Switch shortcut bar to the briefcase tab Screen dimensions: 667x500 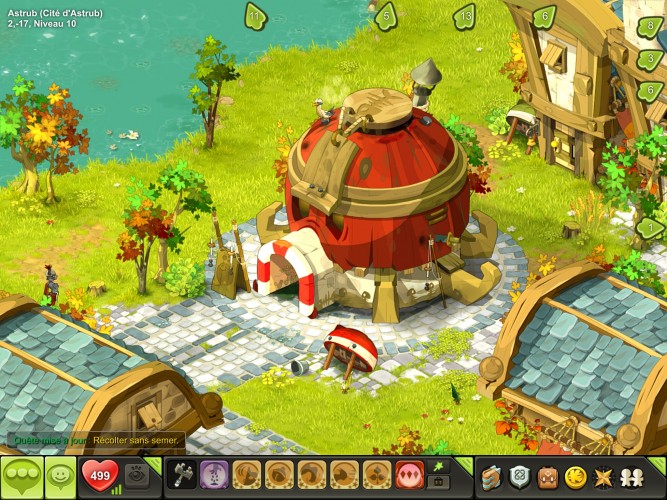tap(438, 483)
